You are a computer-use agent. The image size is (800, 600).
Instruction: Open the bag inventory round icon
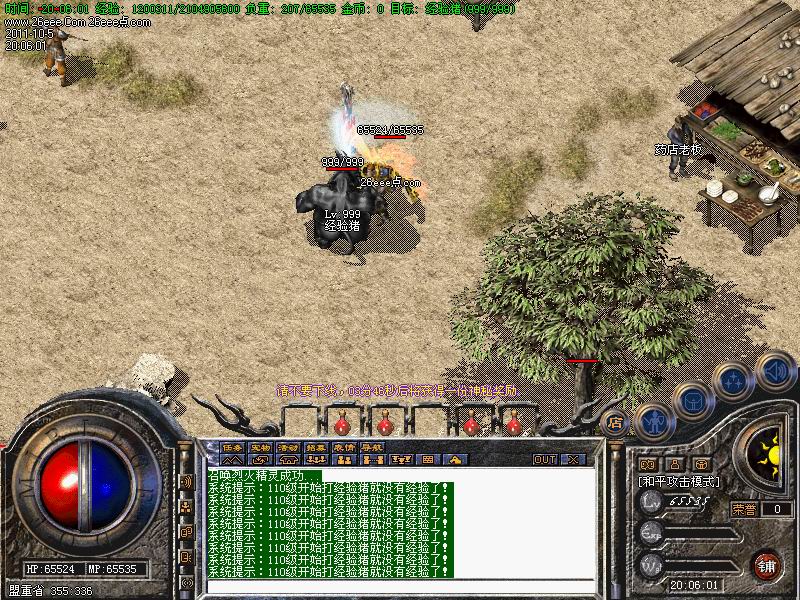point(692,402)
